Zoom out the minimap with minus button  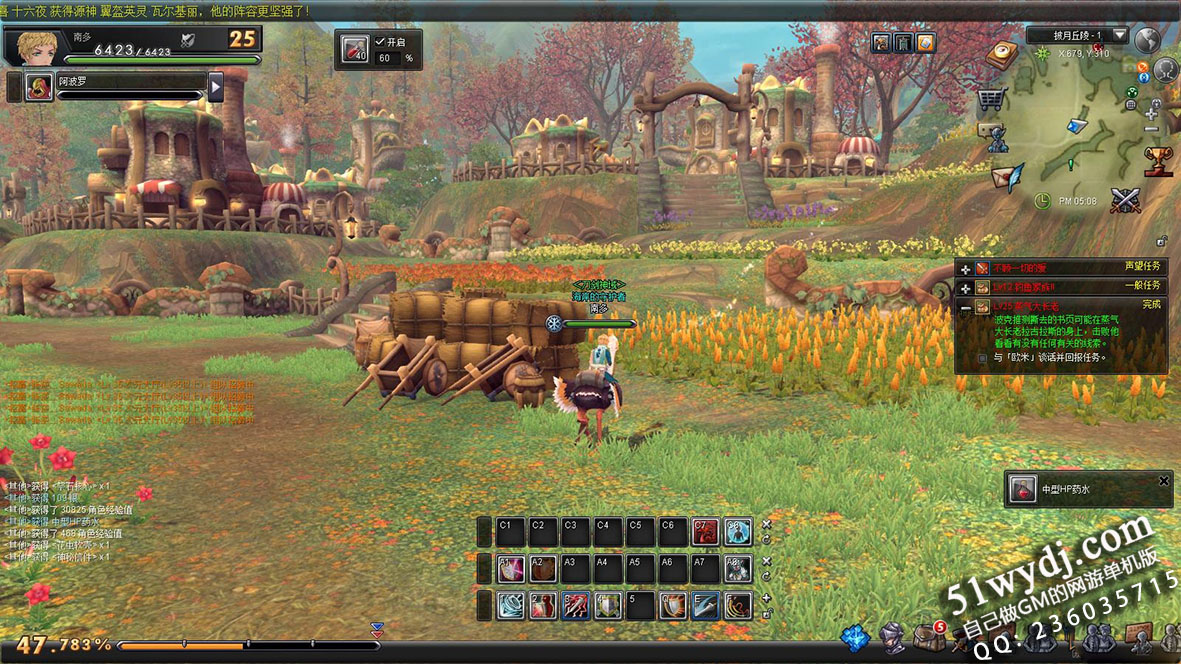(1151, 129)
